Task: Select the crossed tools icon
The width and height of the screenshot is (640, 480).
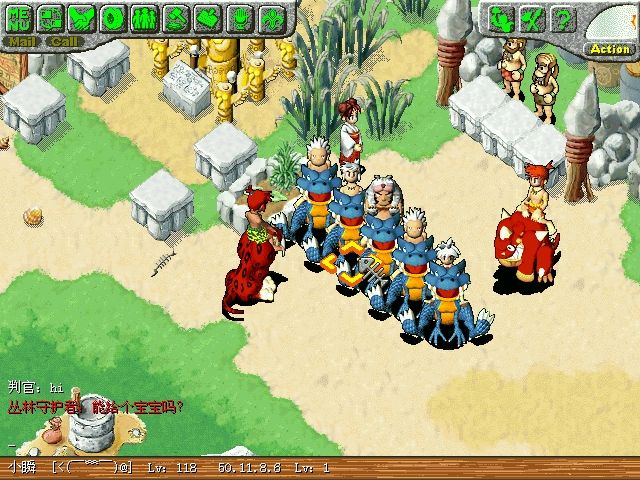Action: [533, 18]
